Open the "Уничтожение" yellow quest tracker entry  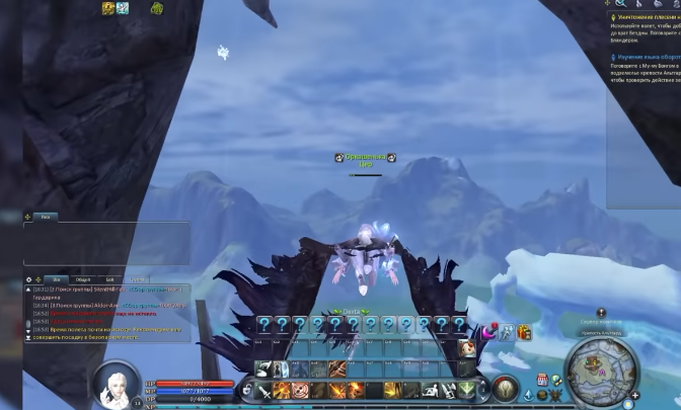(x=645, y=18)
